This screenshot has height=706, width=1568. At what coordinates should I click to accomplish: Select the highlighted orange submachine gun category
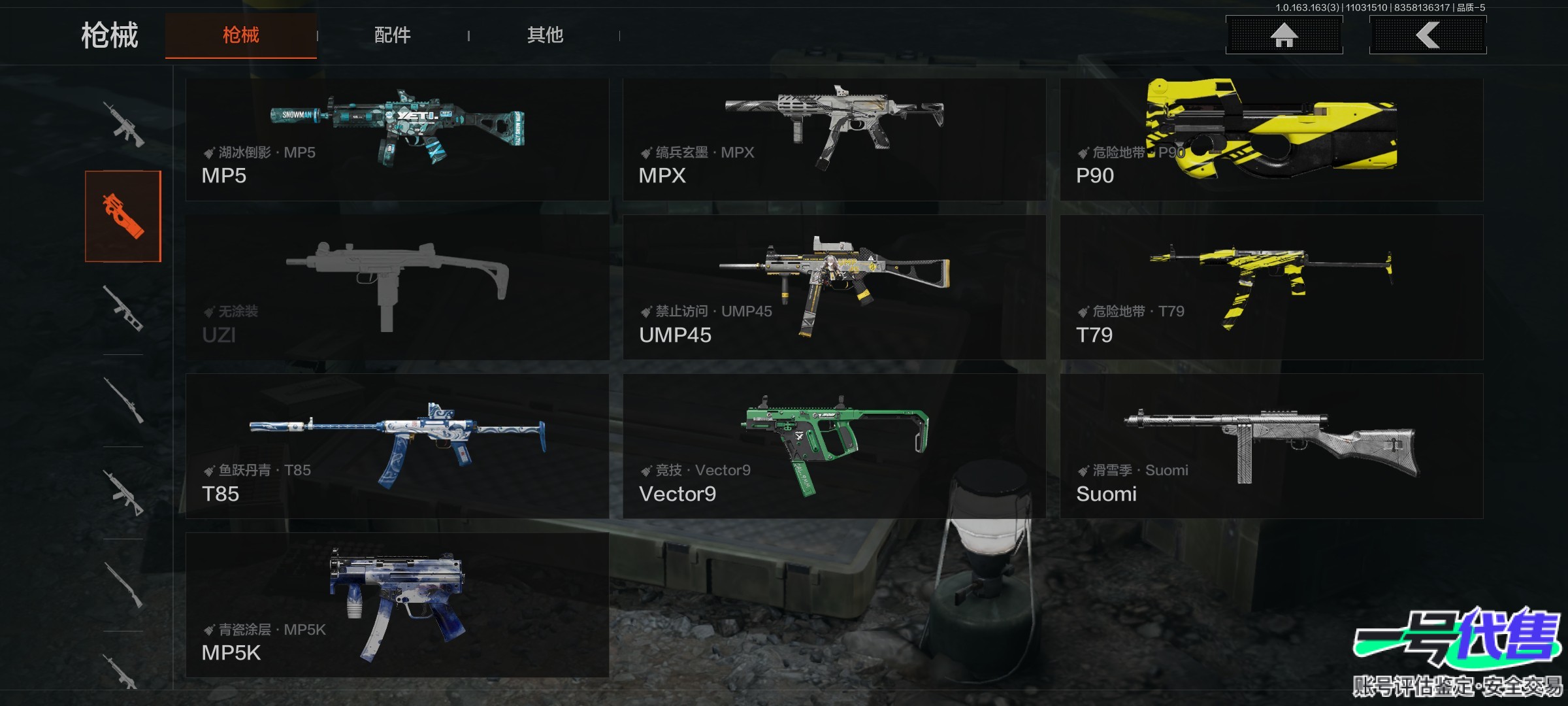click(x=123, y=216)
